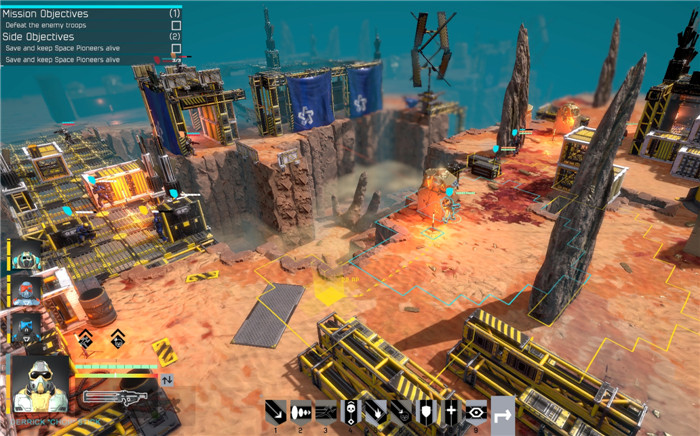
Task: Click the end turn arrow button
Action: tap(503, 411)
